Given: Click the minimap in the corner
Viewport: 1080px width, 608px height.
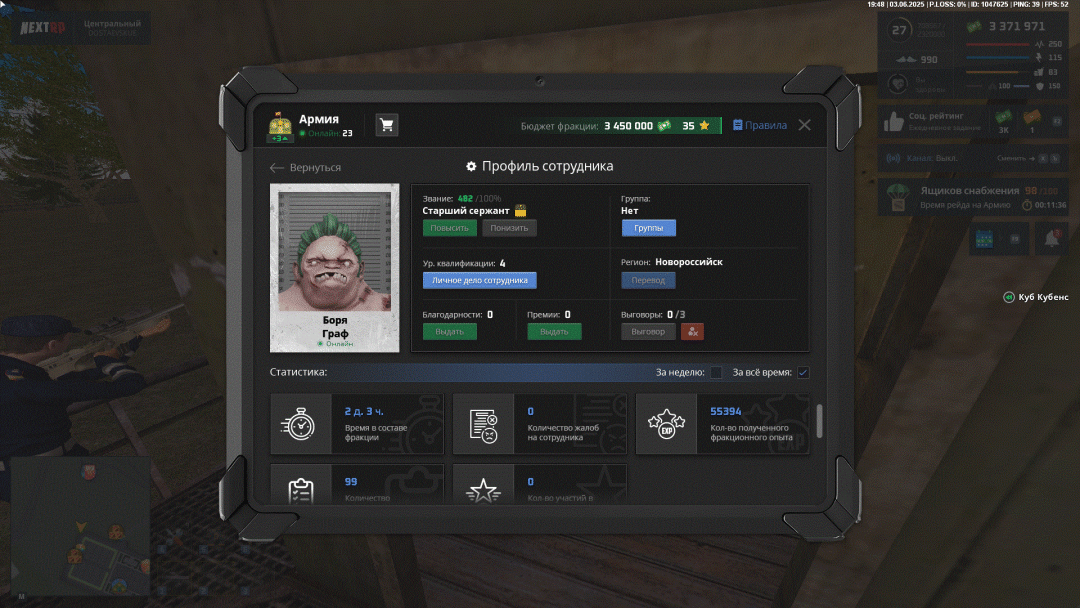Looking at the screenshot, I should (80, 529).
